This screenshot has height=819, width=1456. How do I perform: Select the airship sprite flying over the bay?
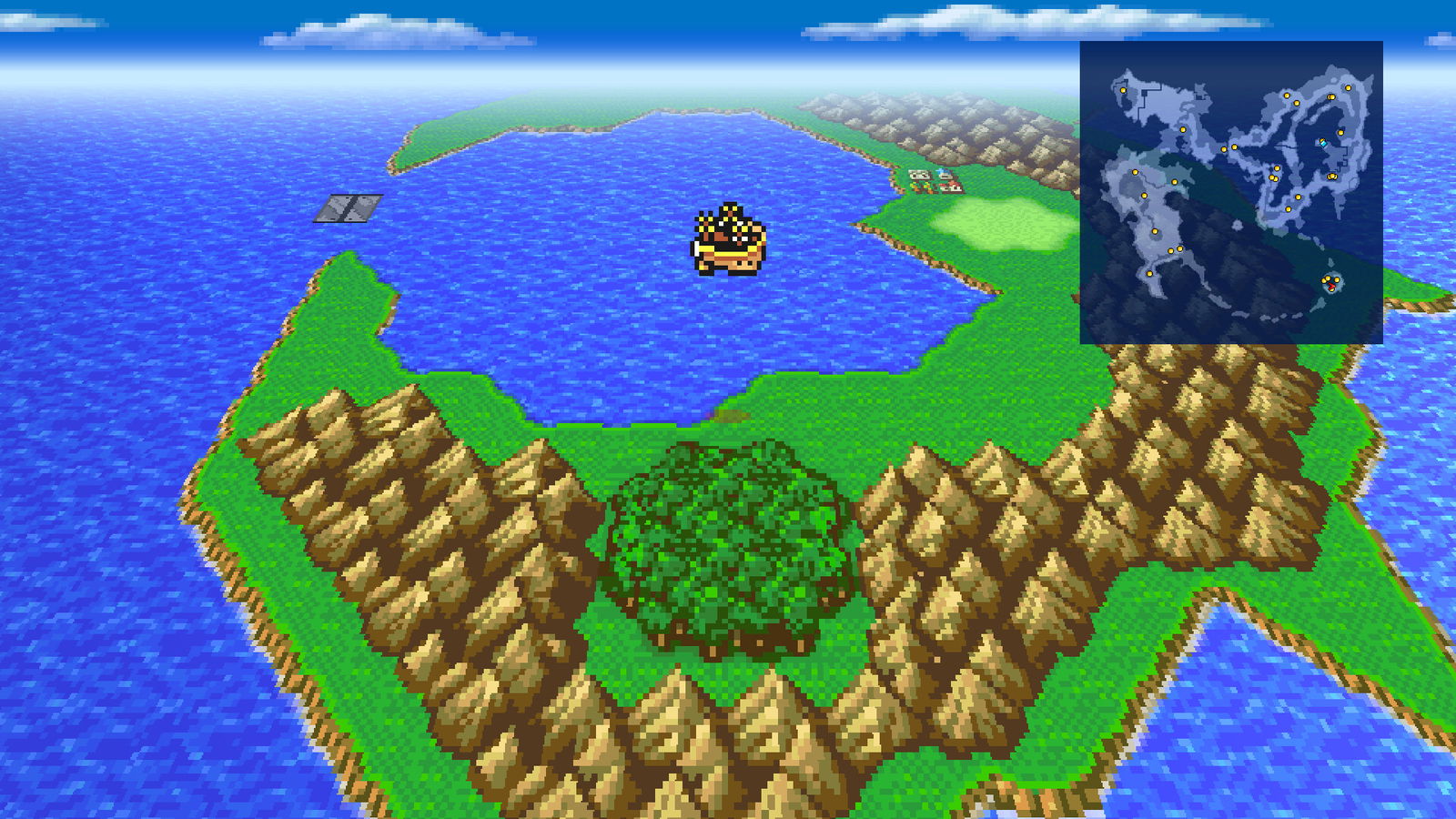click(x=731, y=235)
